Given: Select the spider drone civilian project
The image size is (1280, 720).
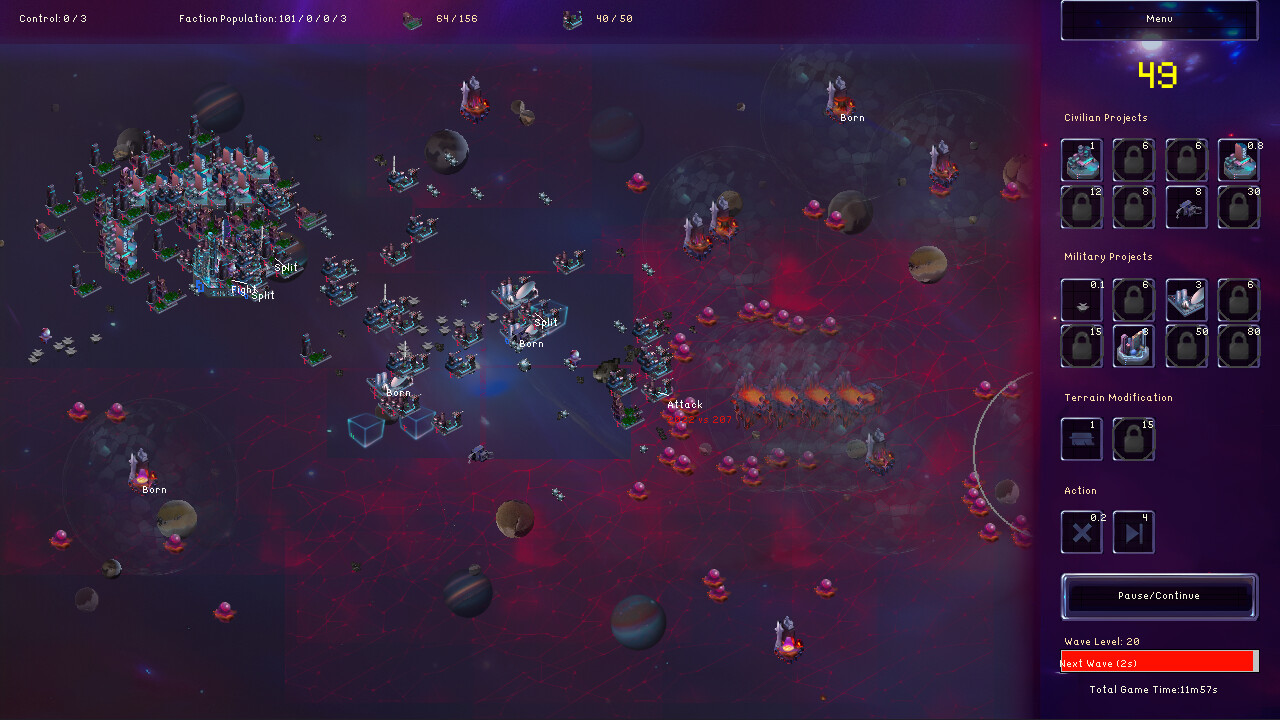Looking at the screenshot, I should 1186,207.
